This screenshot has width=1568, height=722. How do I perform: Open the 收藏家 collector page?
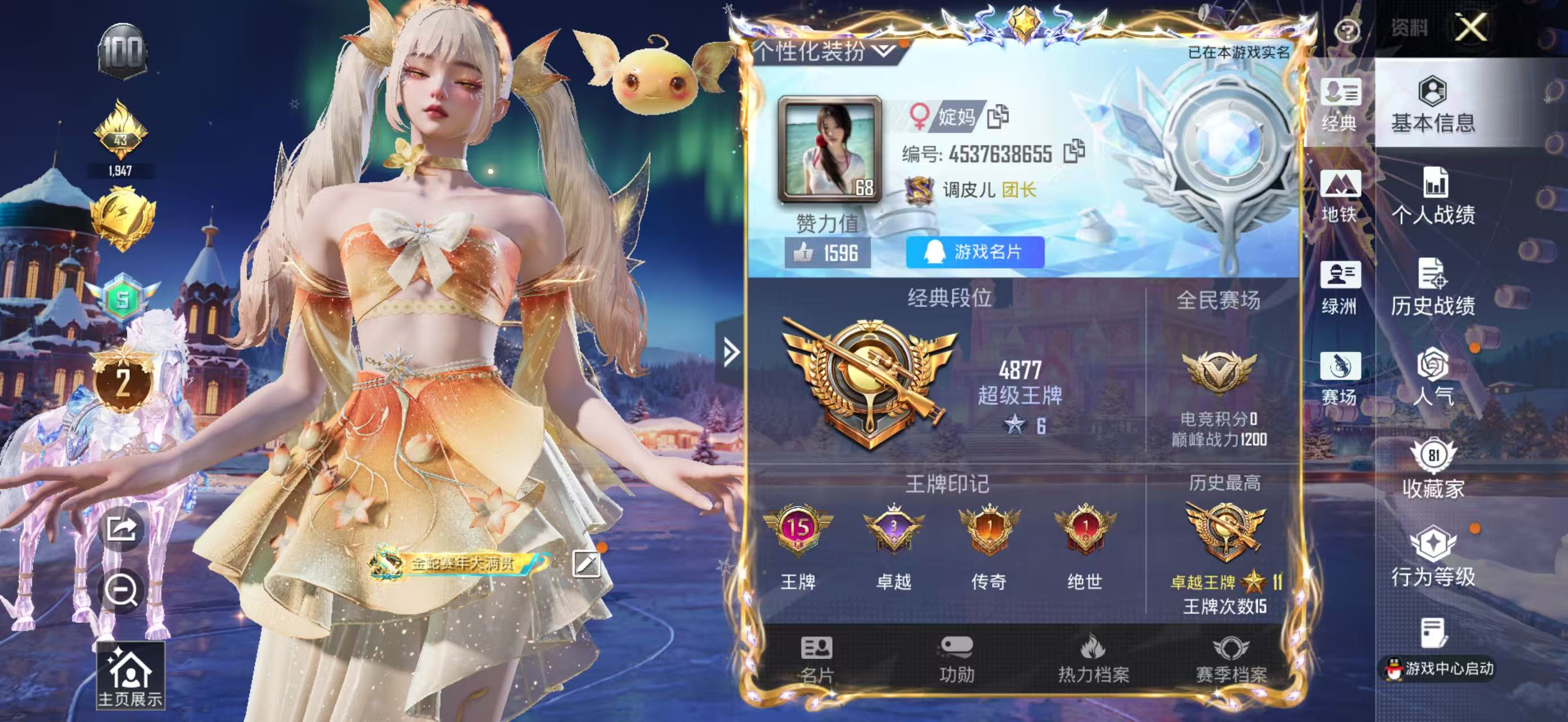point(1433,469)
